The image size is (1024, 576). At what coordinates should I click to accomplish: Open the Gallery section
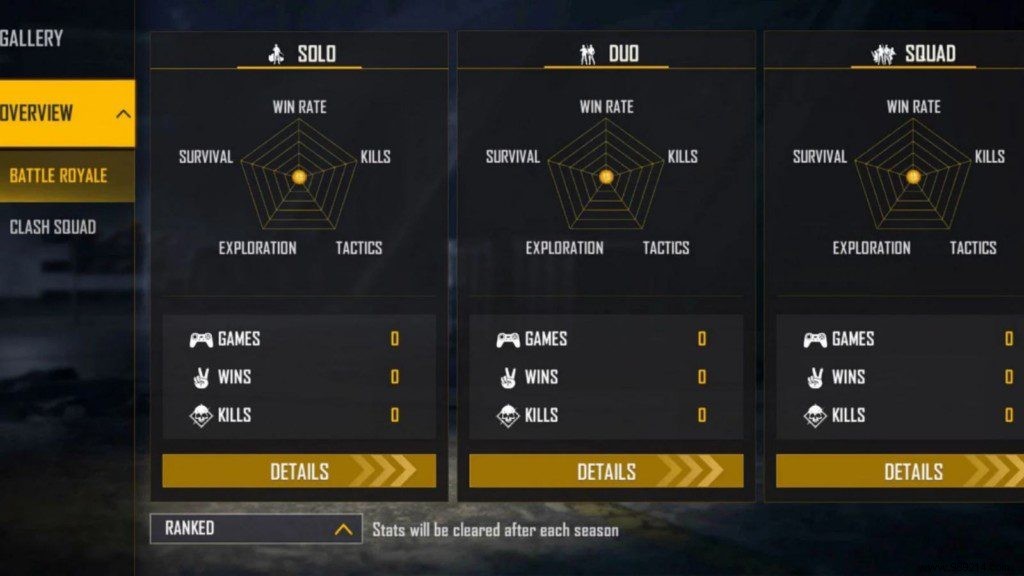32,39
